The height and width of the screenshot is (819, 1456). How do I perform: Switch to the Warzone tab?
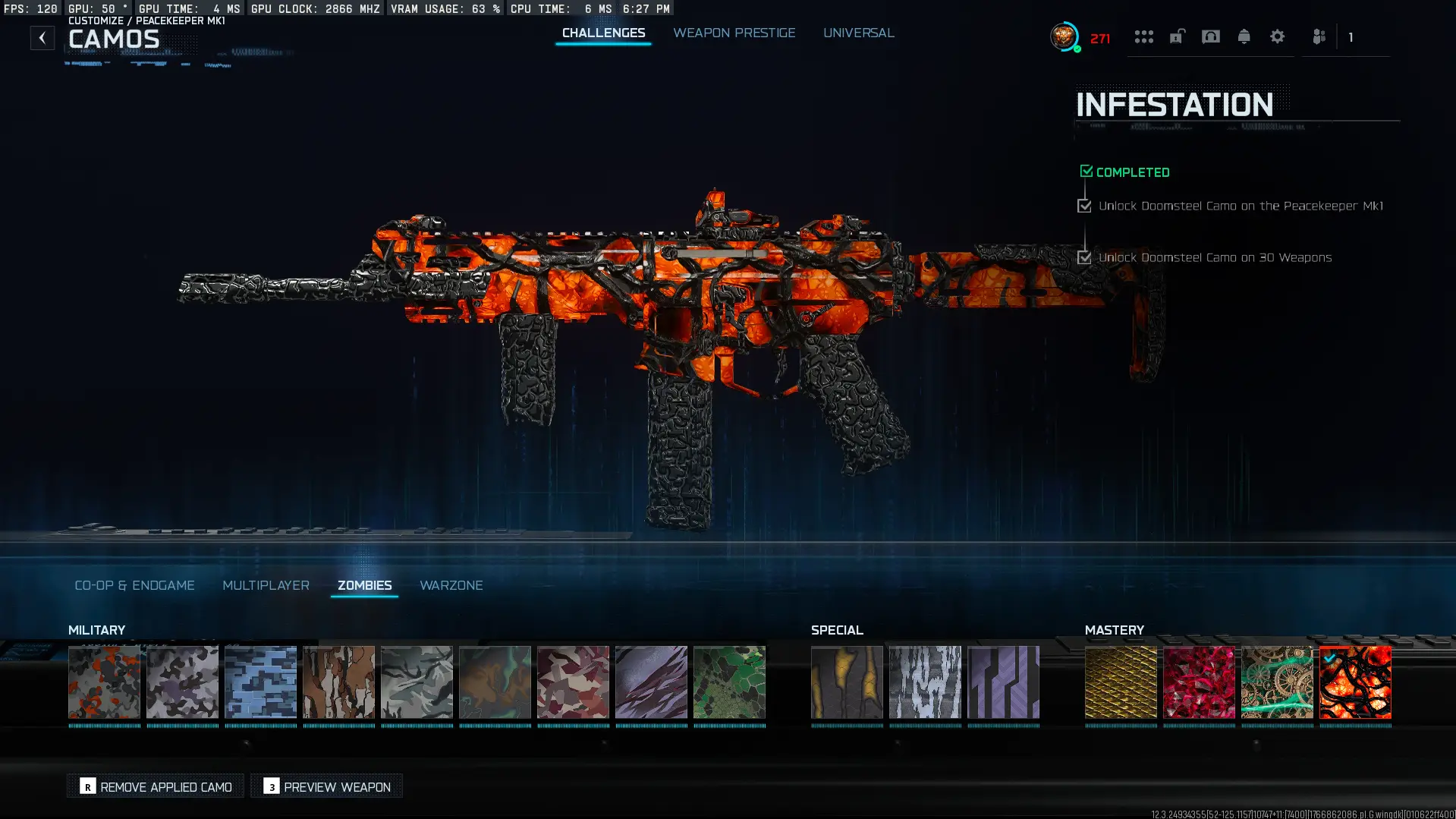pos(451,585)
